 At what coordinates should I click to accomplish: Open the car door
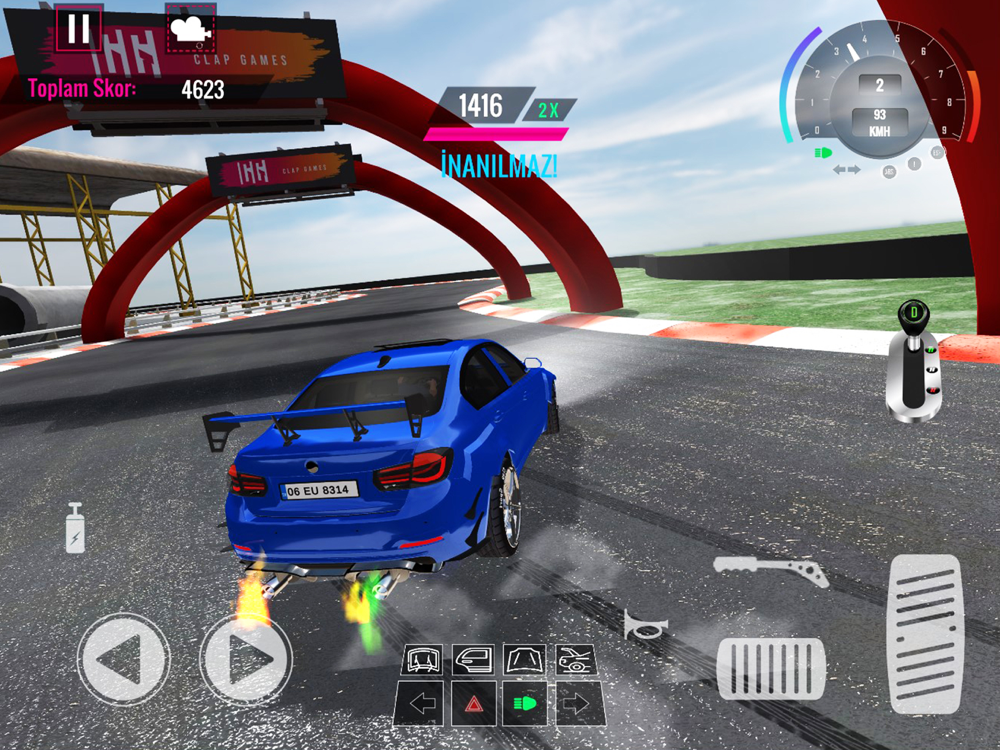[473, 660]
